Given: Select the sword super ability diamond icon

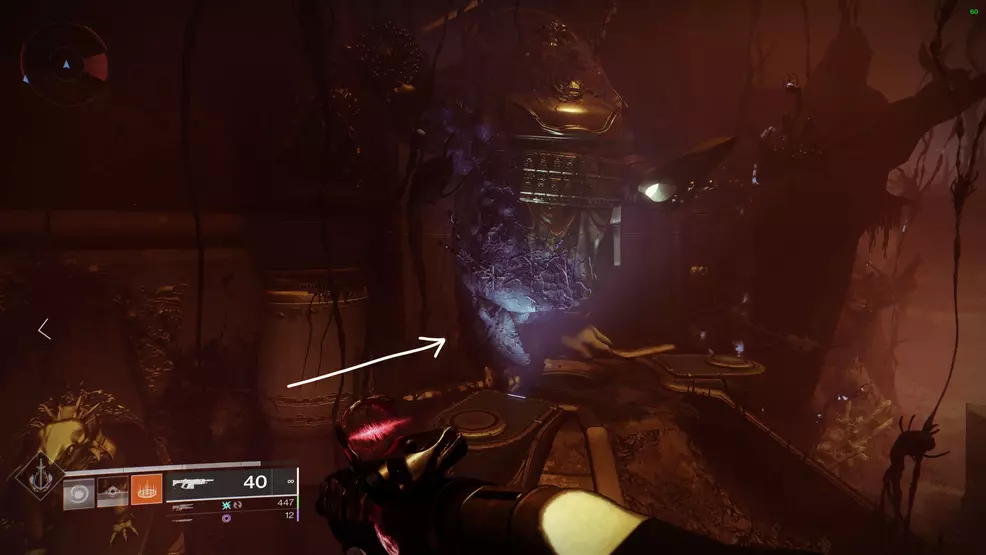Looking at the screenshot, I should [39, 480].
